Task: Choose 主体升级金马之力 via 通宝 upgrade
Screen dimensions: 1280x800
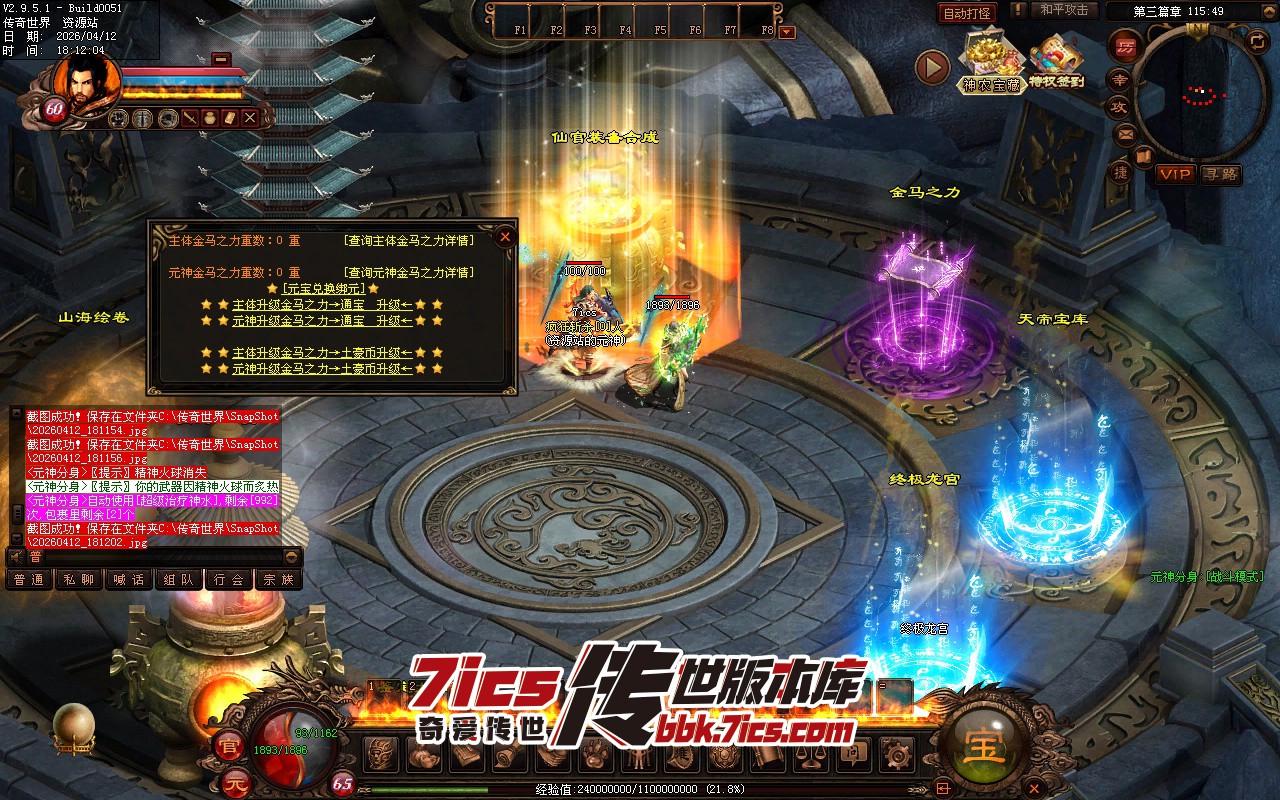Action: 322,305
